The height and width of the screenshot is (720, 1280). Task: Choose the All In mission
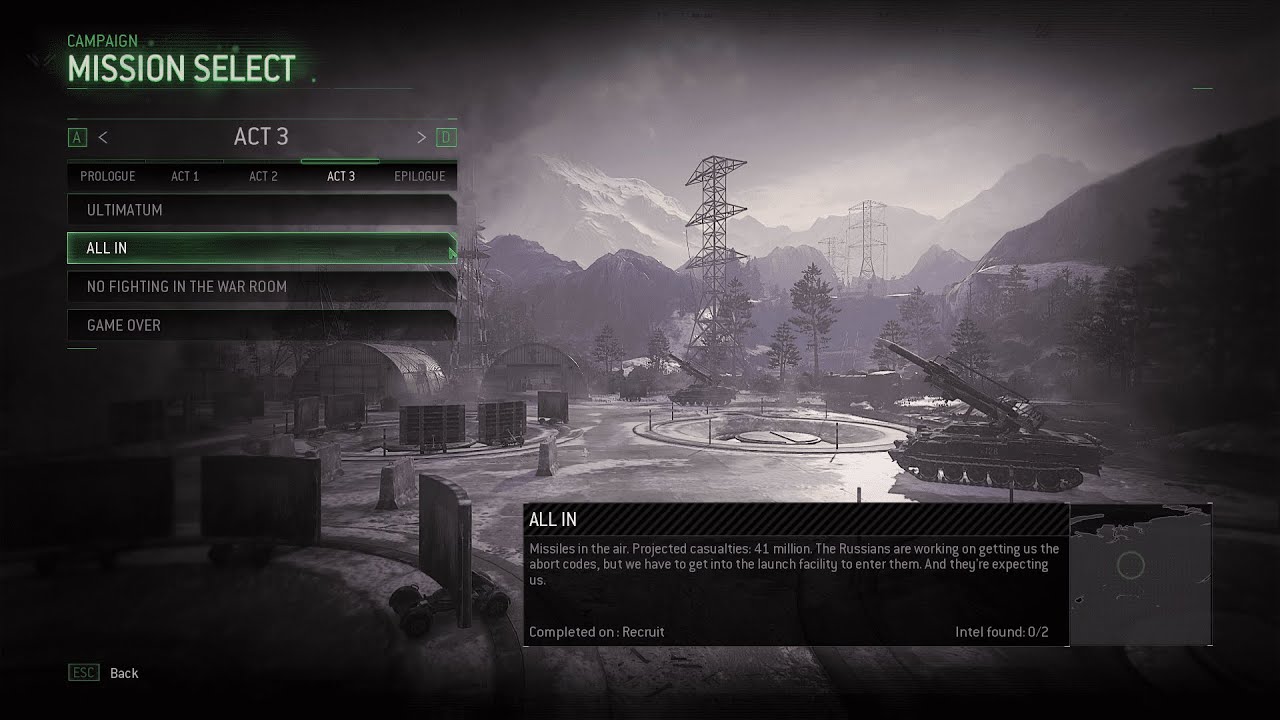[261, 248]
